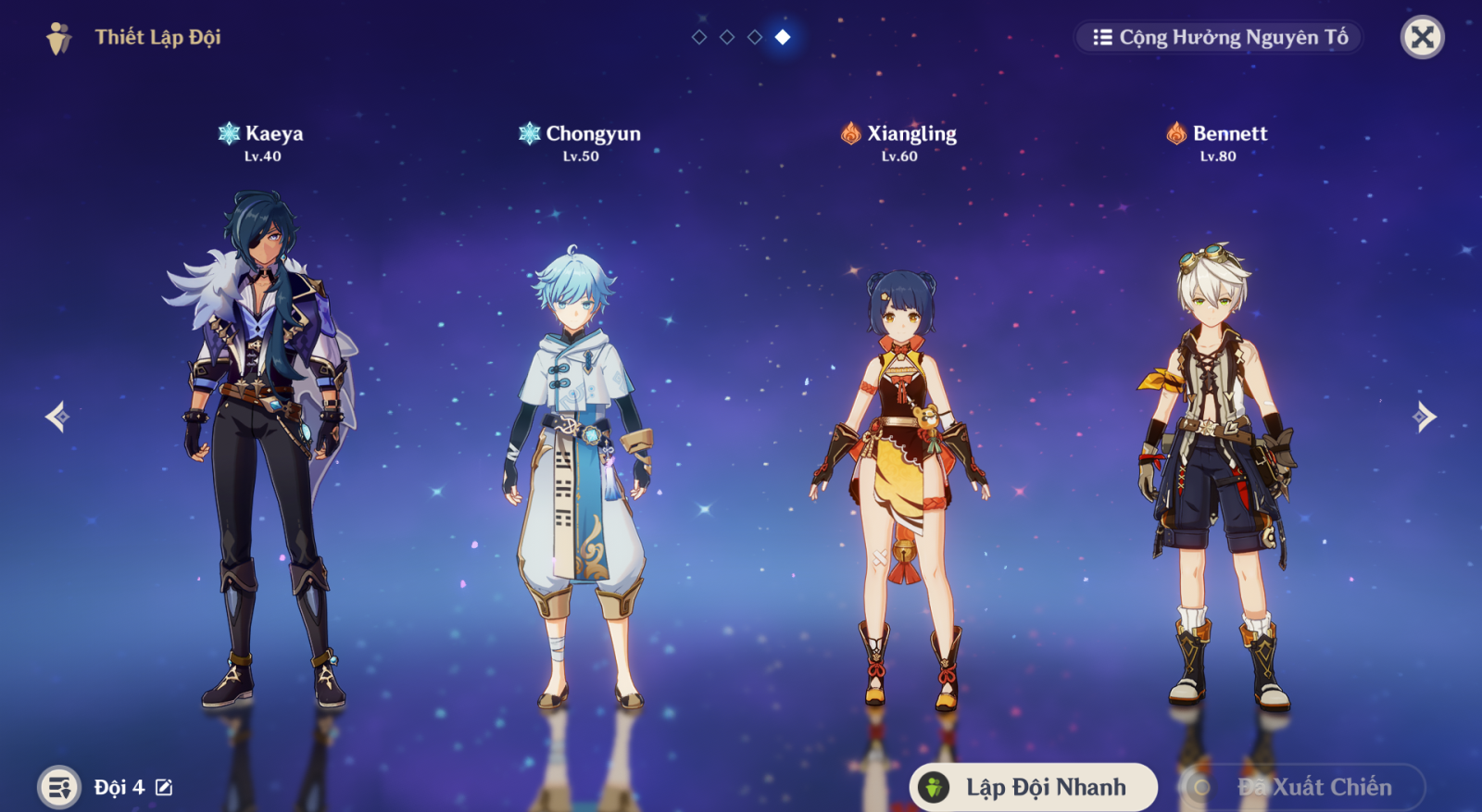Click the Đã Xuất Chiến button

click(x=1301, y=787)
